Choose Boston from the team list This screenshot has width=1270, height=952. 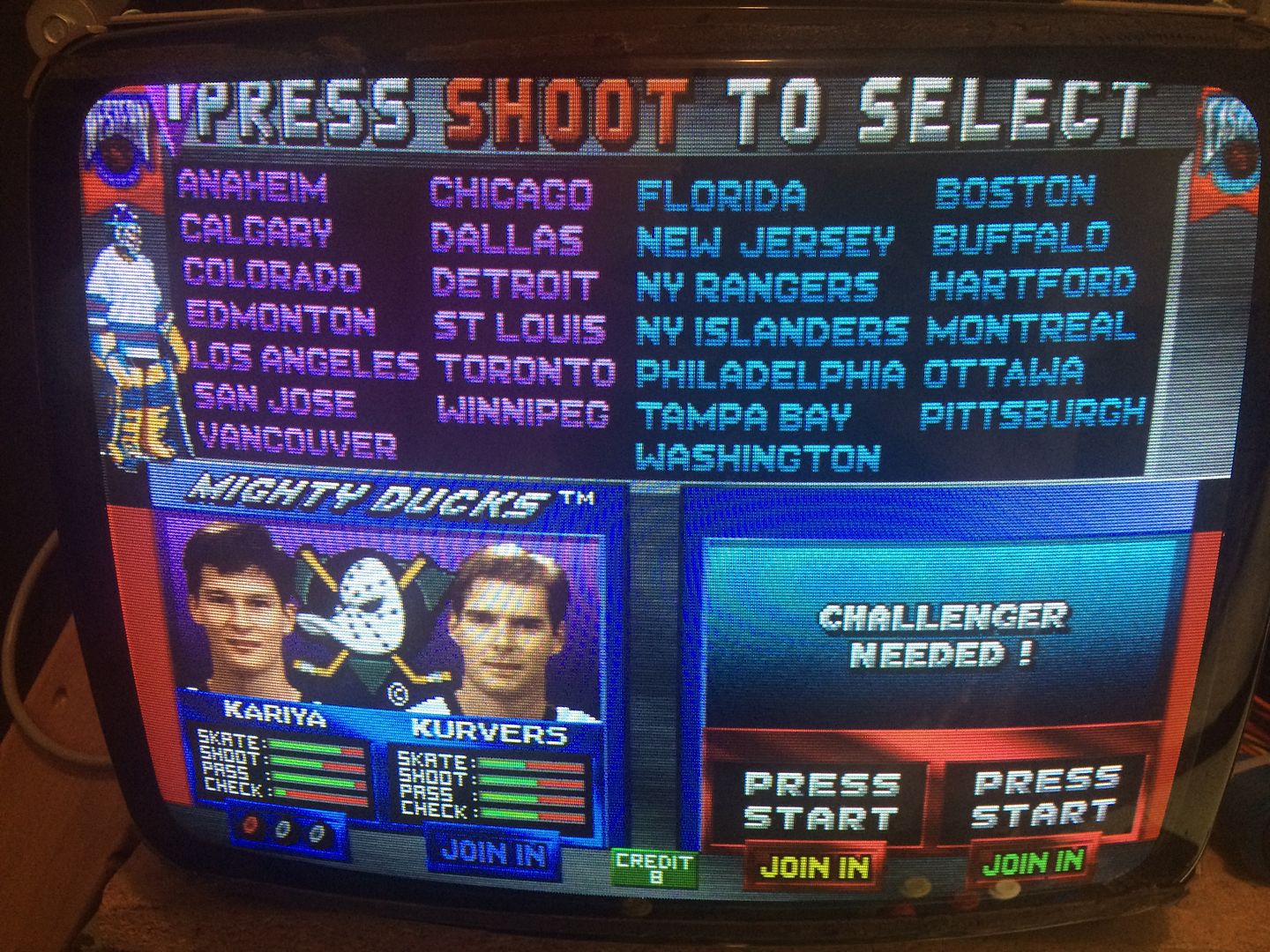(1014, 191)
